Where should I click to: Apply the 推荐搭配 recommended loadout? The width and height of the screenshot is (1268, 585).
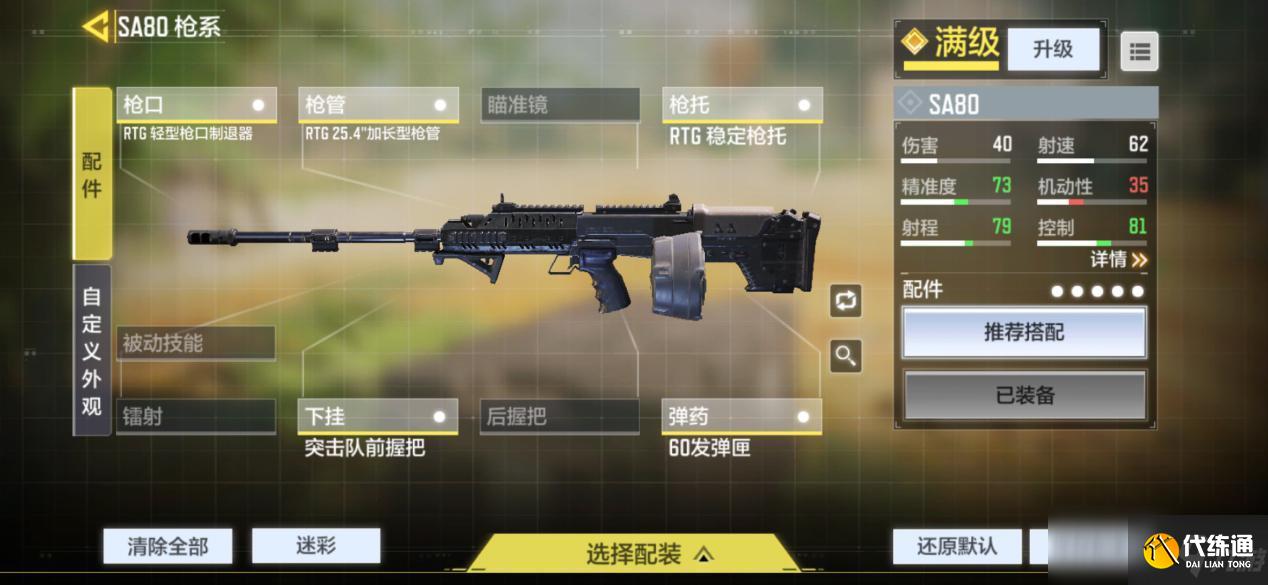coord(1024,333)
